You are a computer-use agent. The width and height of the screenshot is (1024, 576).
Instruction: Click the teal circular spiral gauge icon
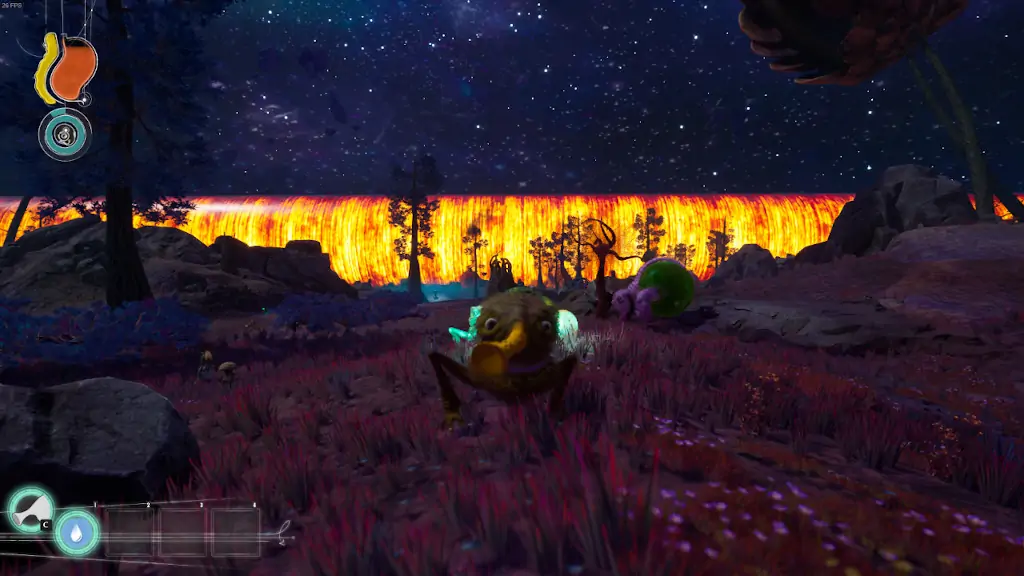(65, 134)
